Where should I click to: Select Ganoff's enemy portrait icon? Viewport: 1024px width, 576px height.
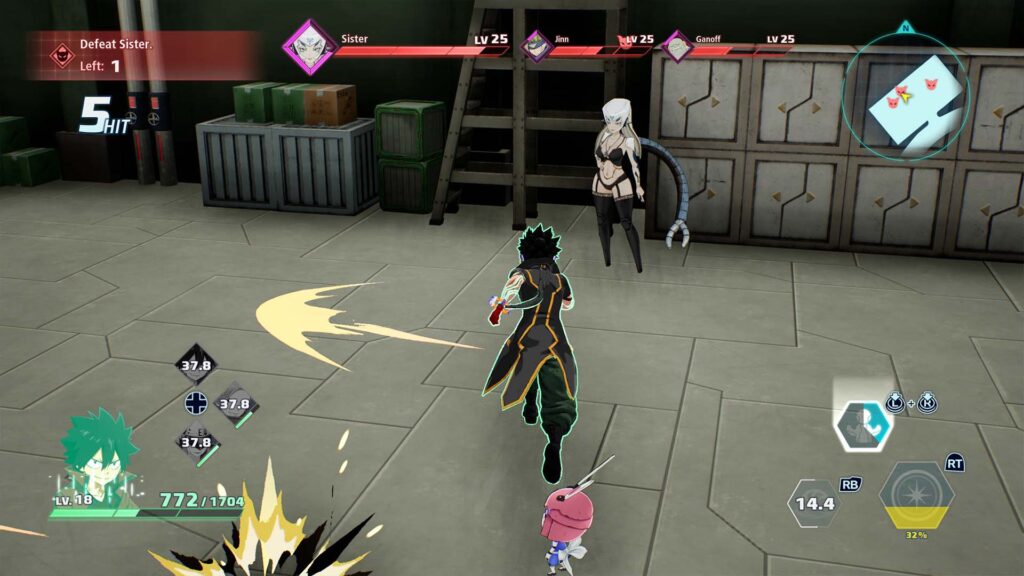point(678,46)
